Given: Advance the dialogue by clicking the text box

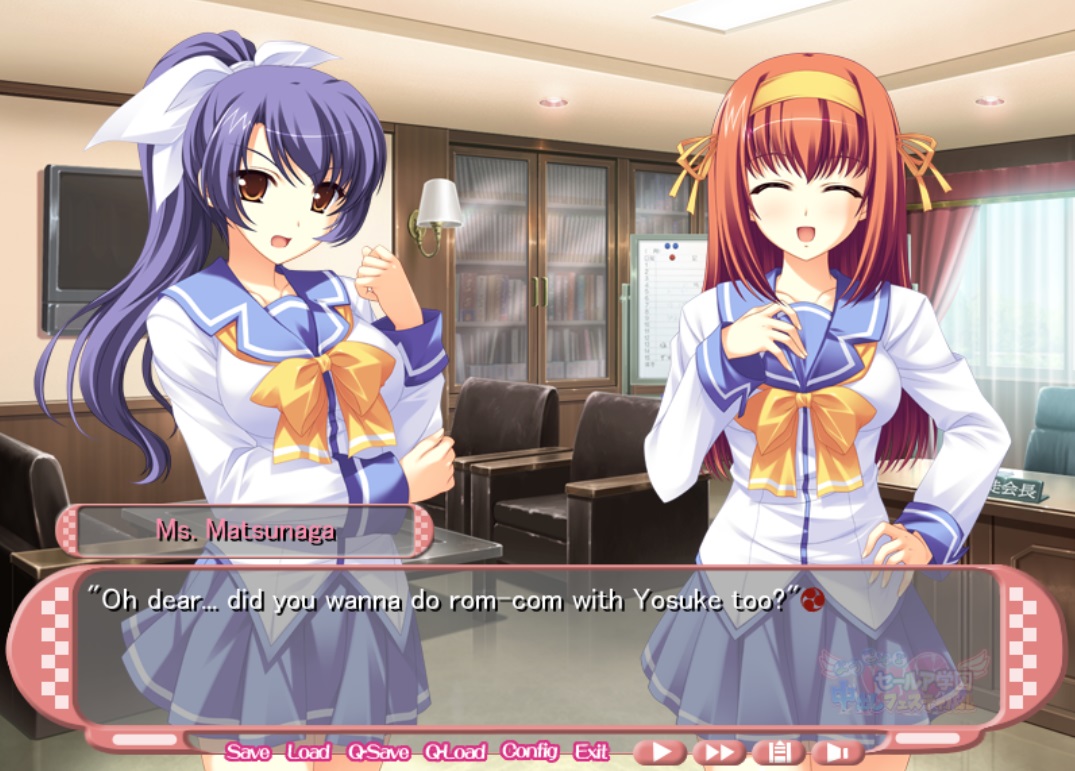Looking at the screenshot, I should tap(540, 650).
